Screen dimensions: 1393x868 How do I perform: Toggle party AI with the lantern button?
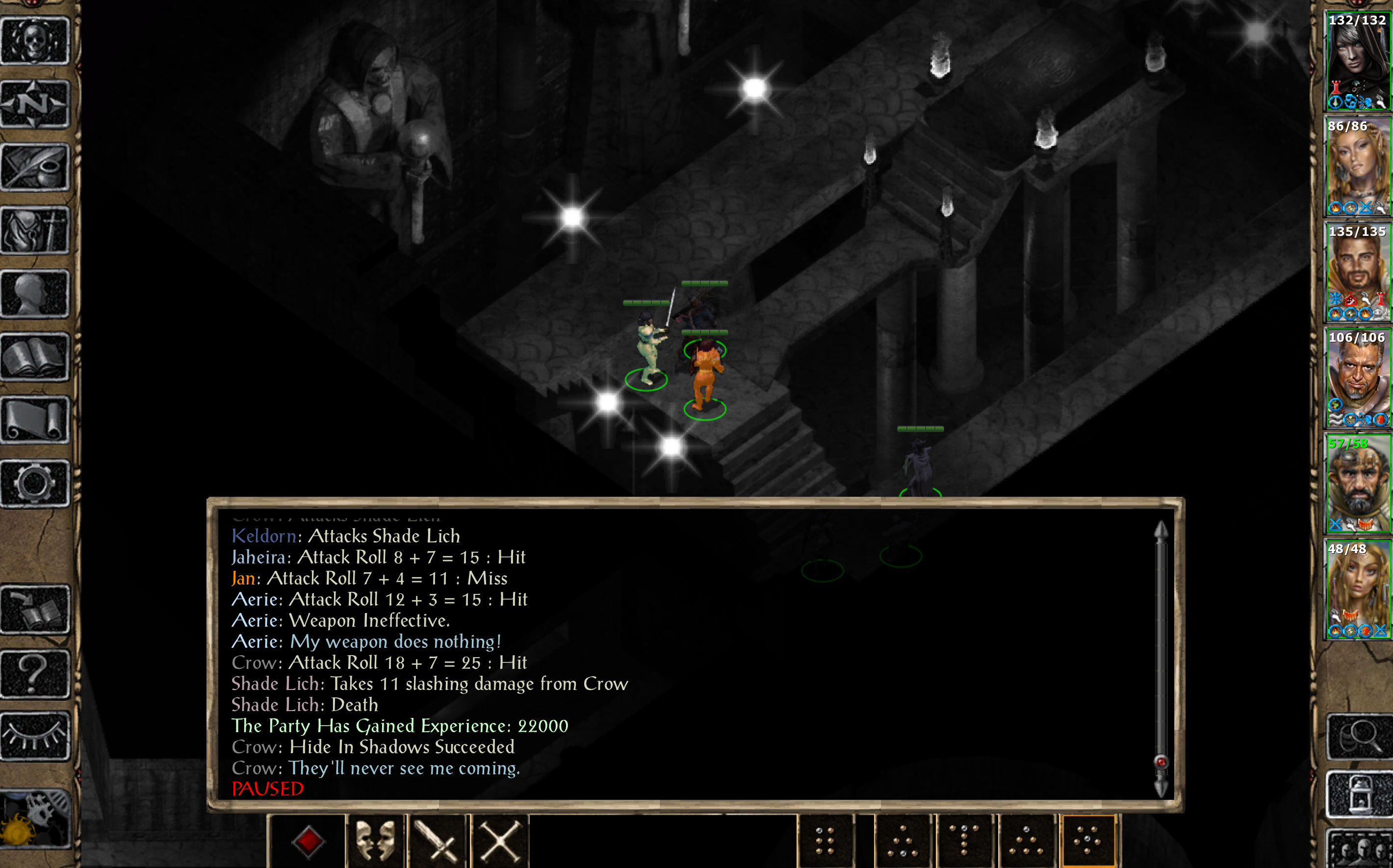[x=1359, y=794]
